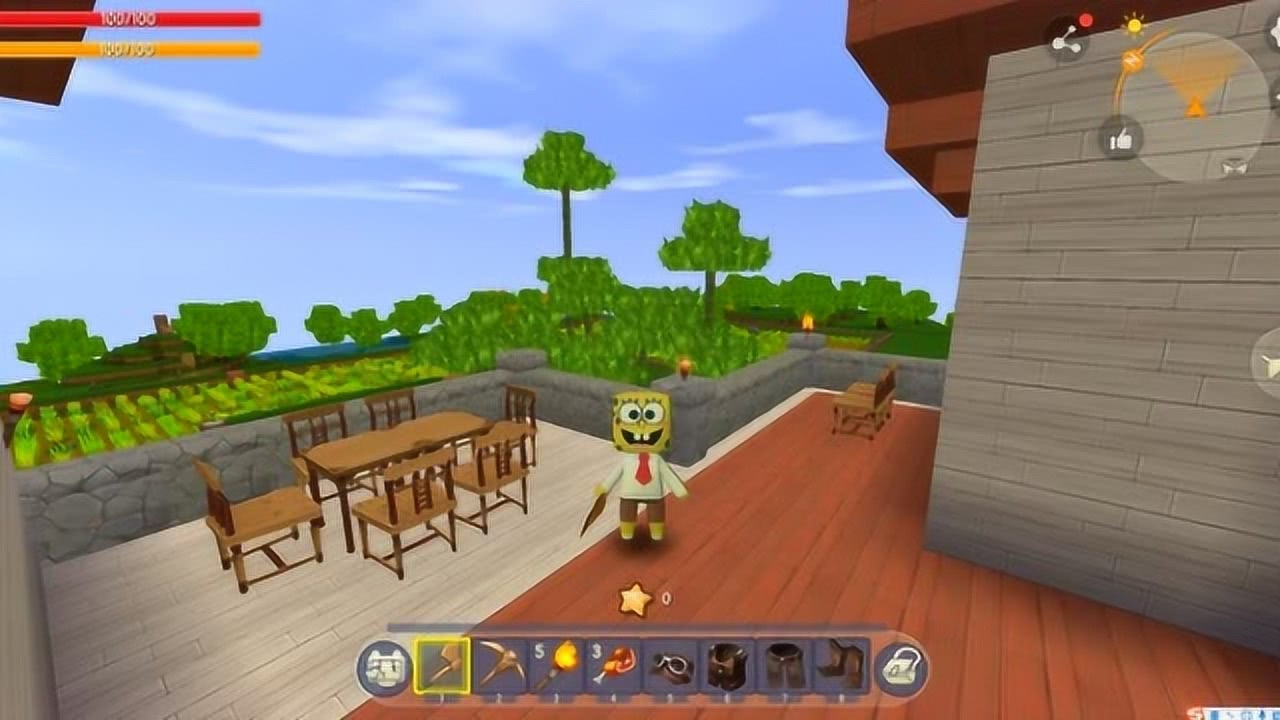Select the roasted meat drumstick slot
Image resolution: width=1280 pixels, height=720 pixels.
click(614, 665)
